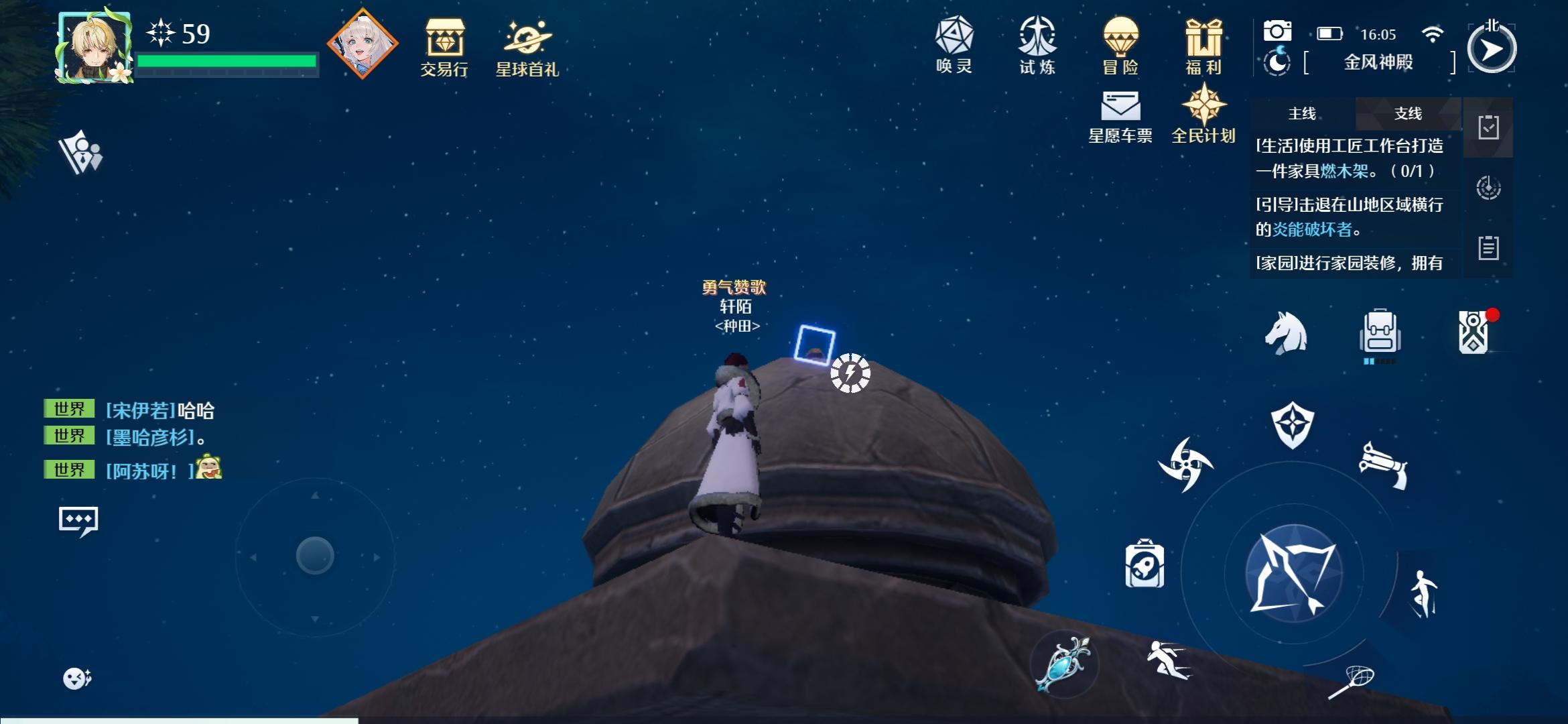Summon your mount with the horse icon

[1288, 333]
